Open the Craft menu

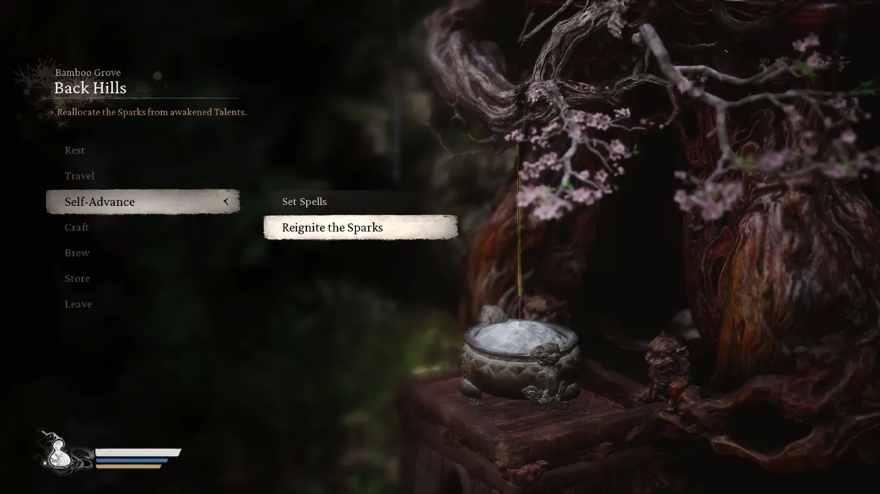pos(77,227)
